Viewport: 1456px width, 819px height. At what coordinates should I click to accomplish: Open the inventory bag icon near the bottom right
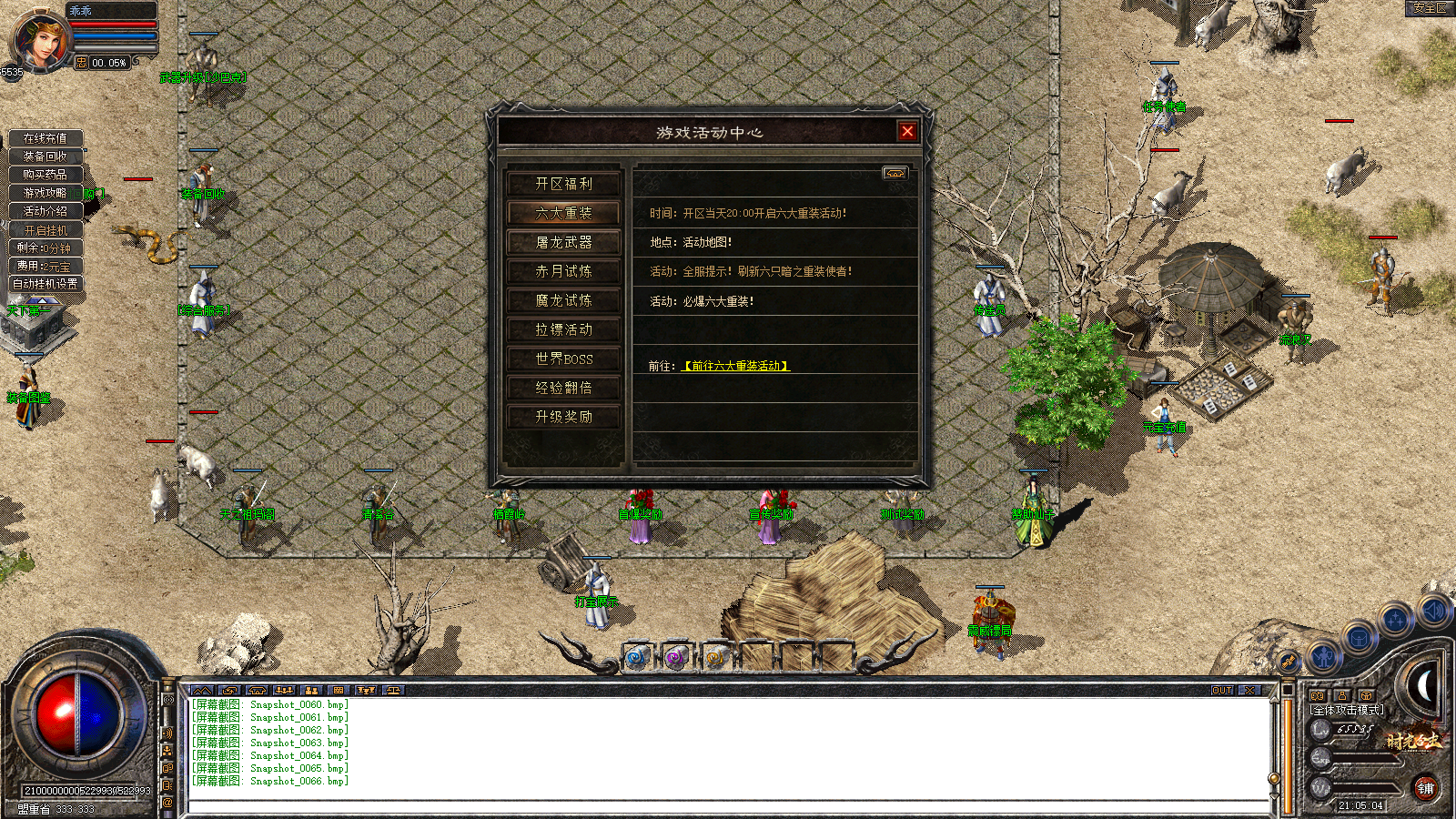[x=1359, y=639]
